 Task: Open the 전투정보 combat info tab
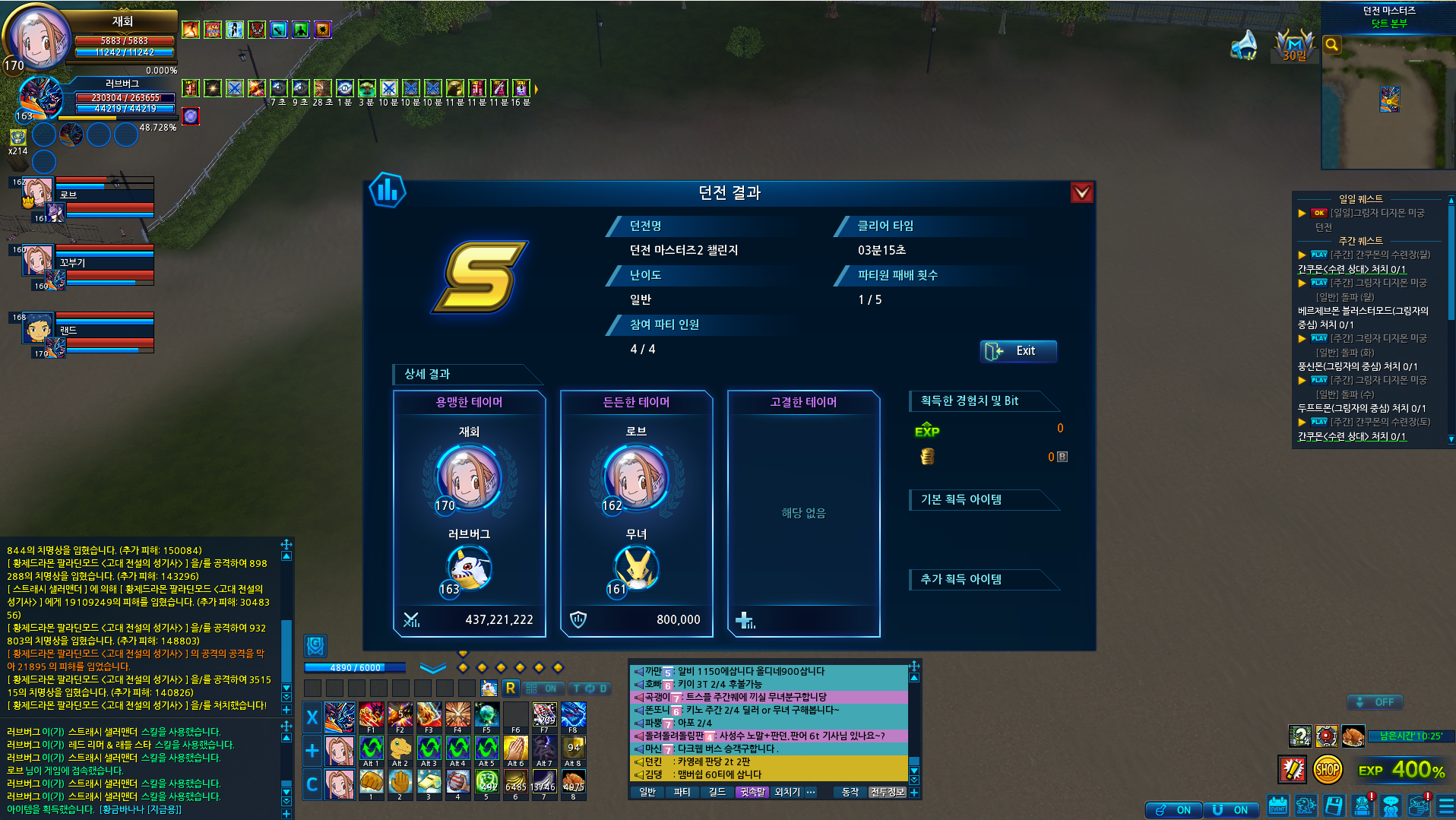click(887, 792)
